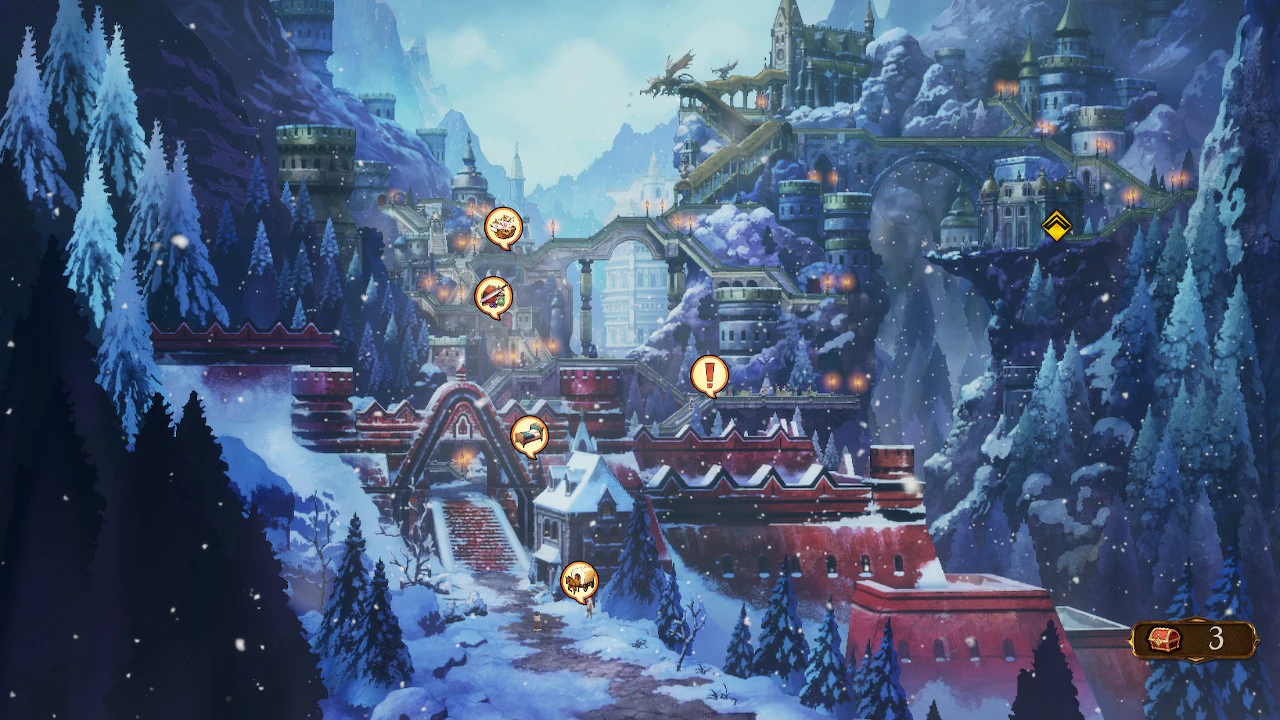Open the inn bed icon marker
1280x720 pixels.
[529, 435]
